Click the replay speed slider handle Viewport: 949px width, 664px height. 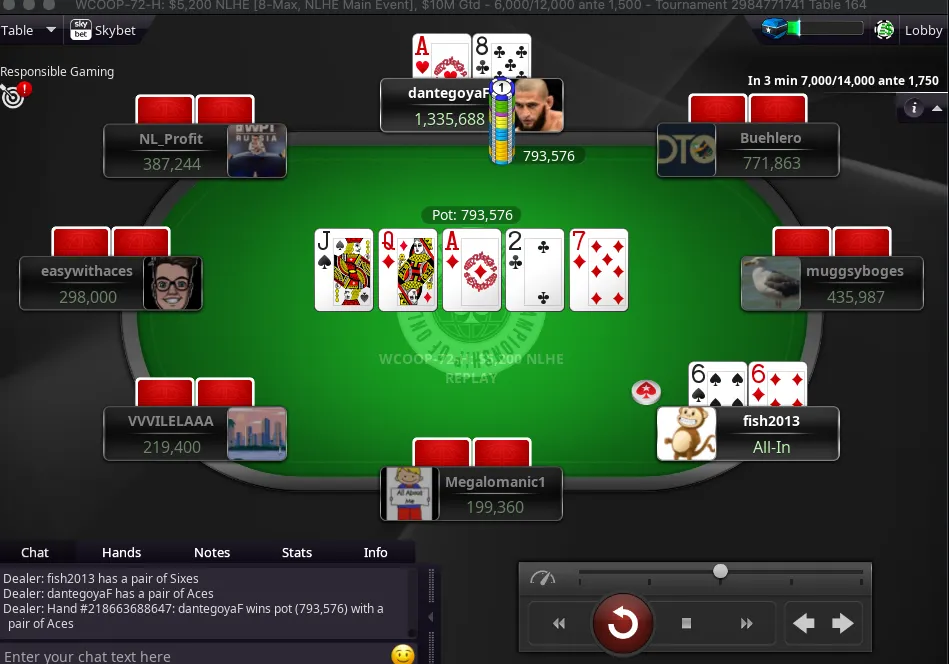tap(720, 571)
